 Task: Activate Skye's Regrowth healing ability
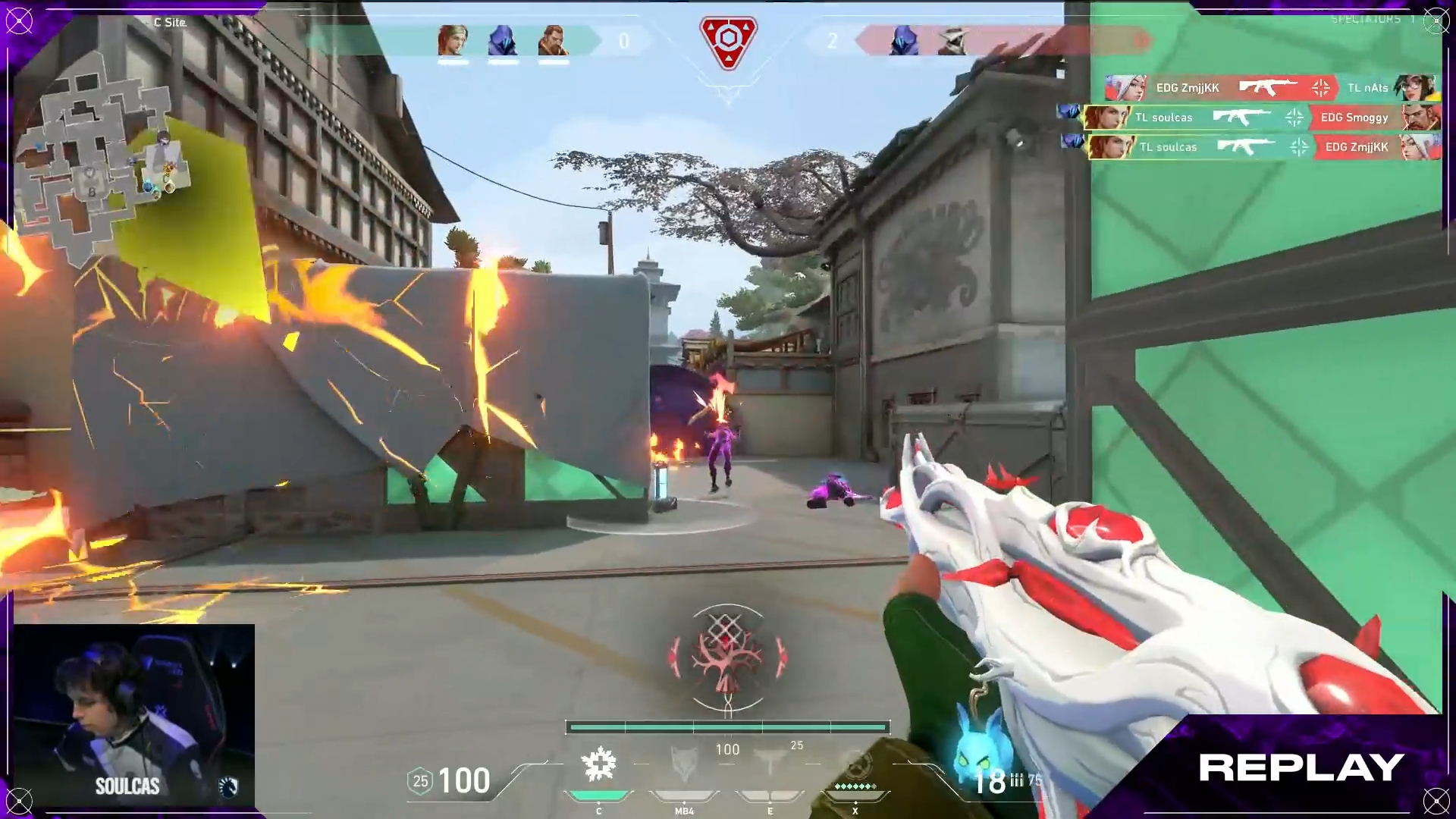point(599,764)
